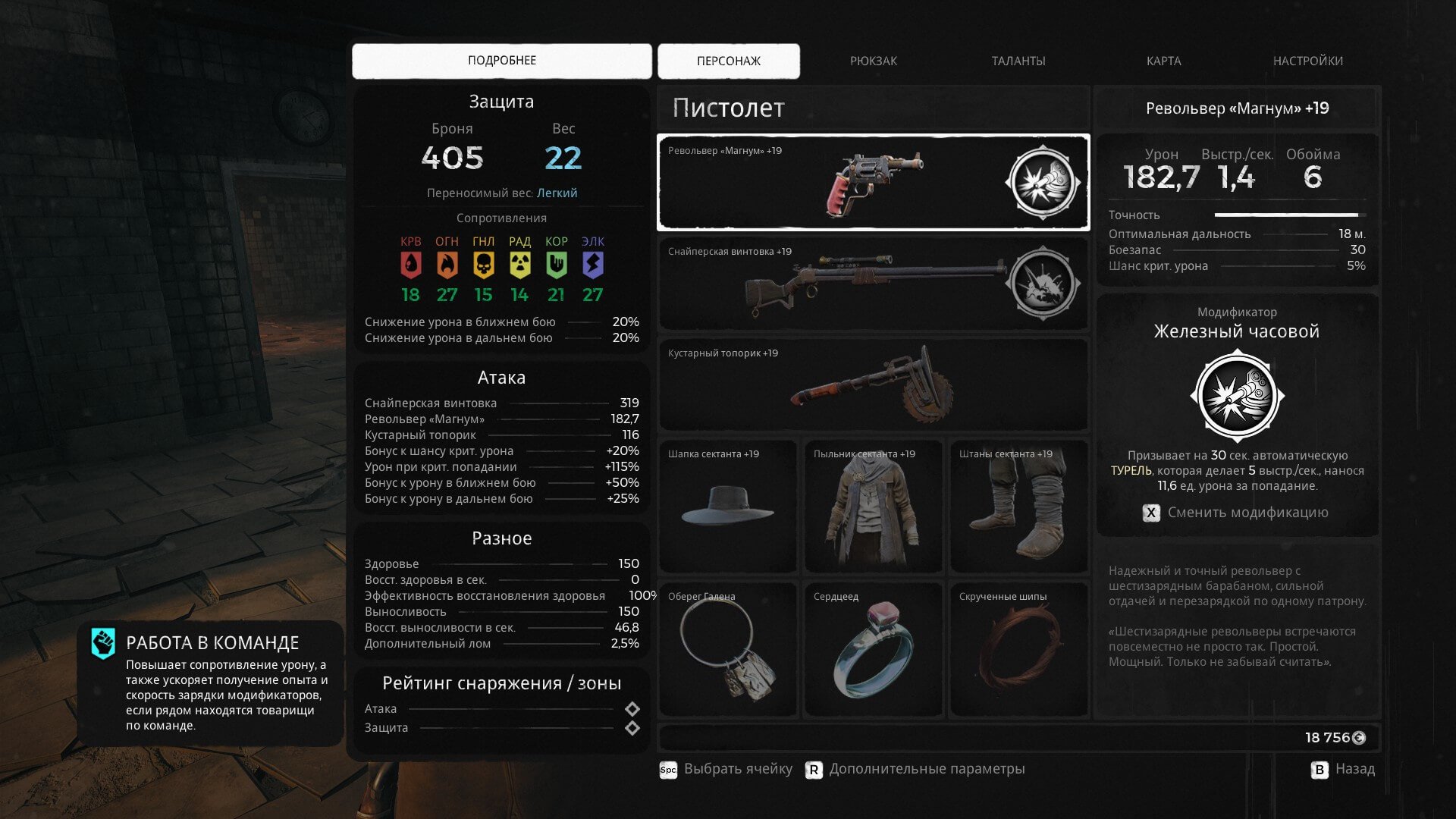Switch to the Персонаж tab
The height and width of the screenshot is (819, 1456).
(728, 61)
